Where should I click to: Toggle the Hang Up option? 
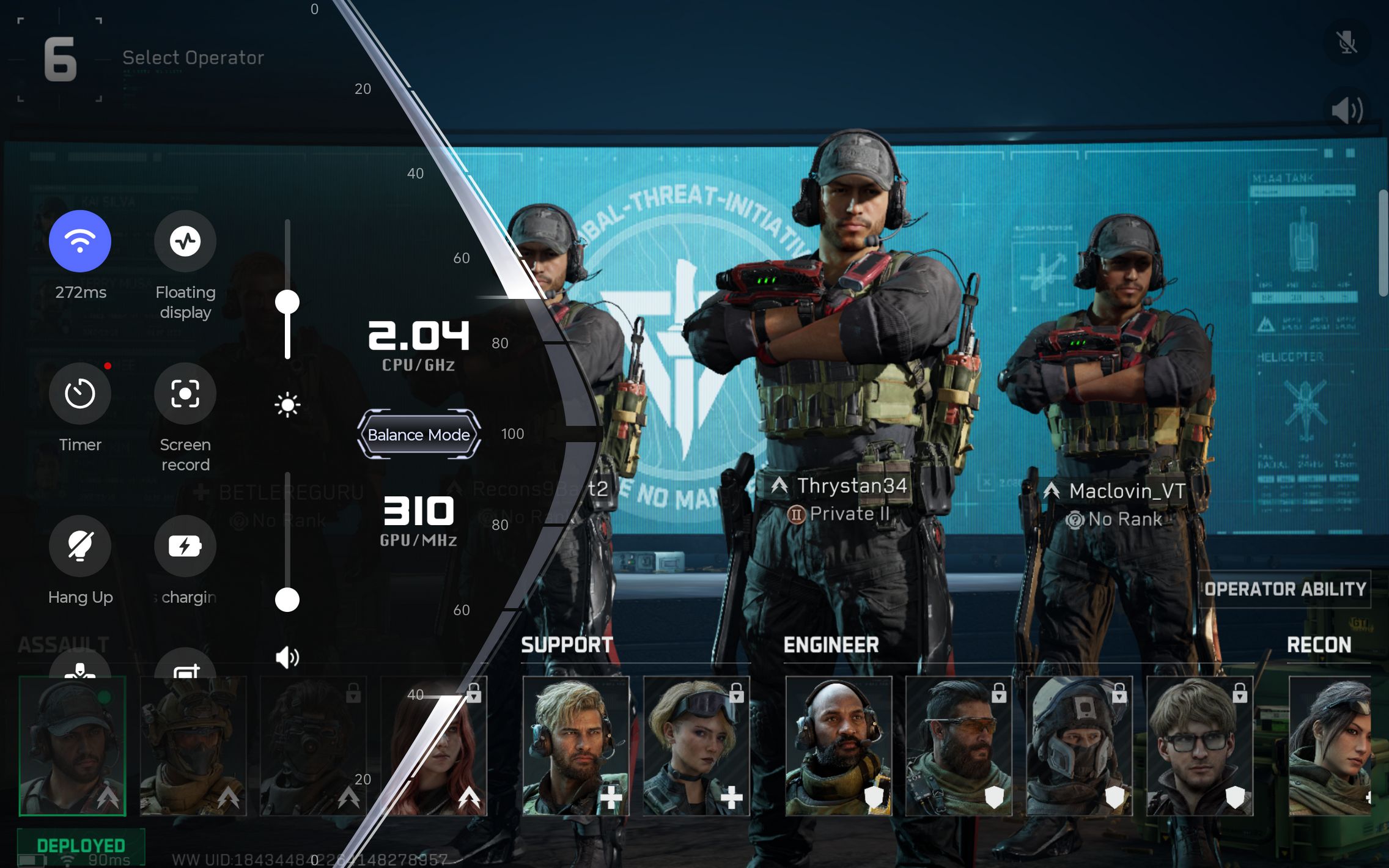coord(80,546)
